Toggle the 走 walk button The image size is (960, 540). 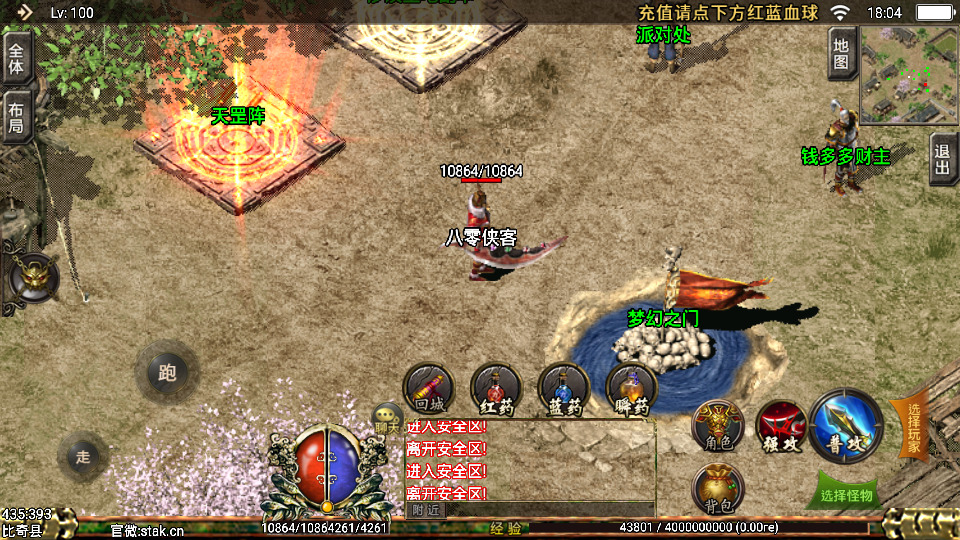point(83,457)
